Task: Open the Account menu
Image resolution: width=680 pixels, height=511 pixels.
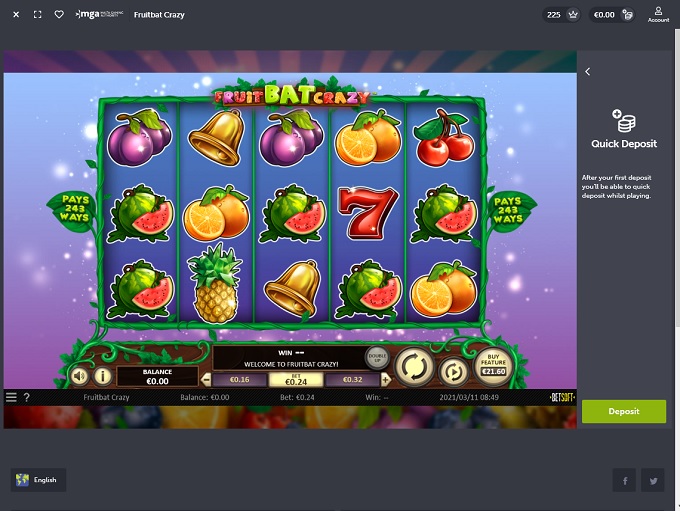Action: point(658,14)
